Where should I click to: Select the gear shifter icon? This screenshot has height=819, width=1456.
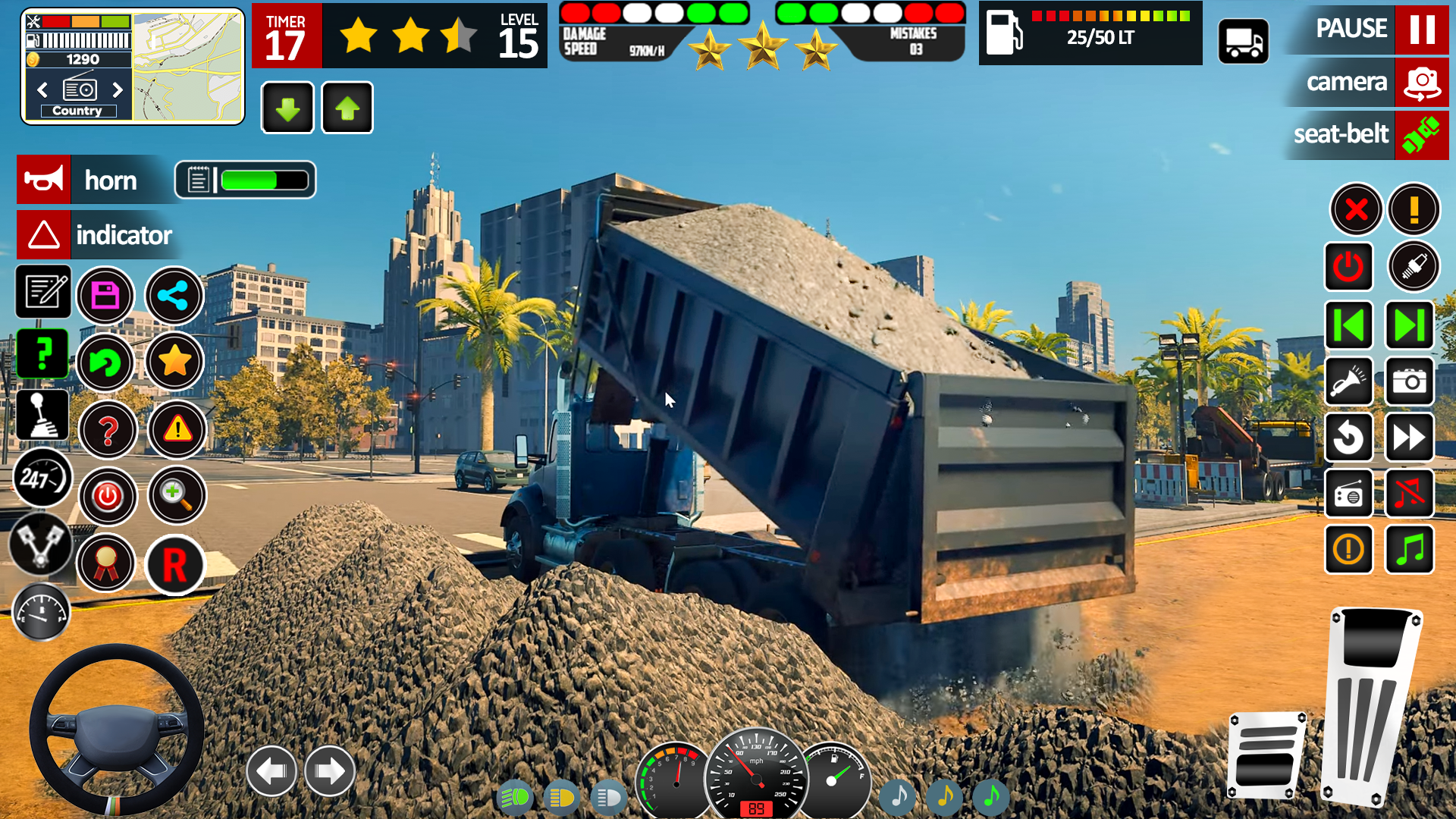(42, 413)
